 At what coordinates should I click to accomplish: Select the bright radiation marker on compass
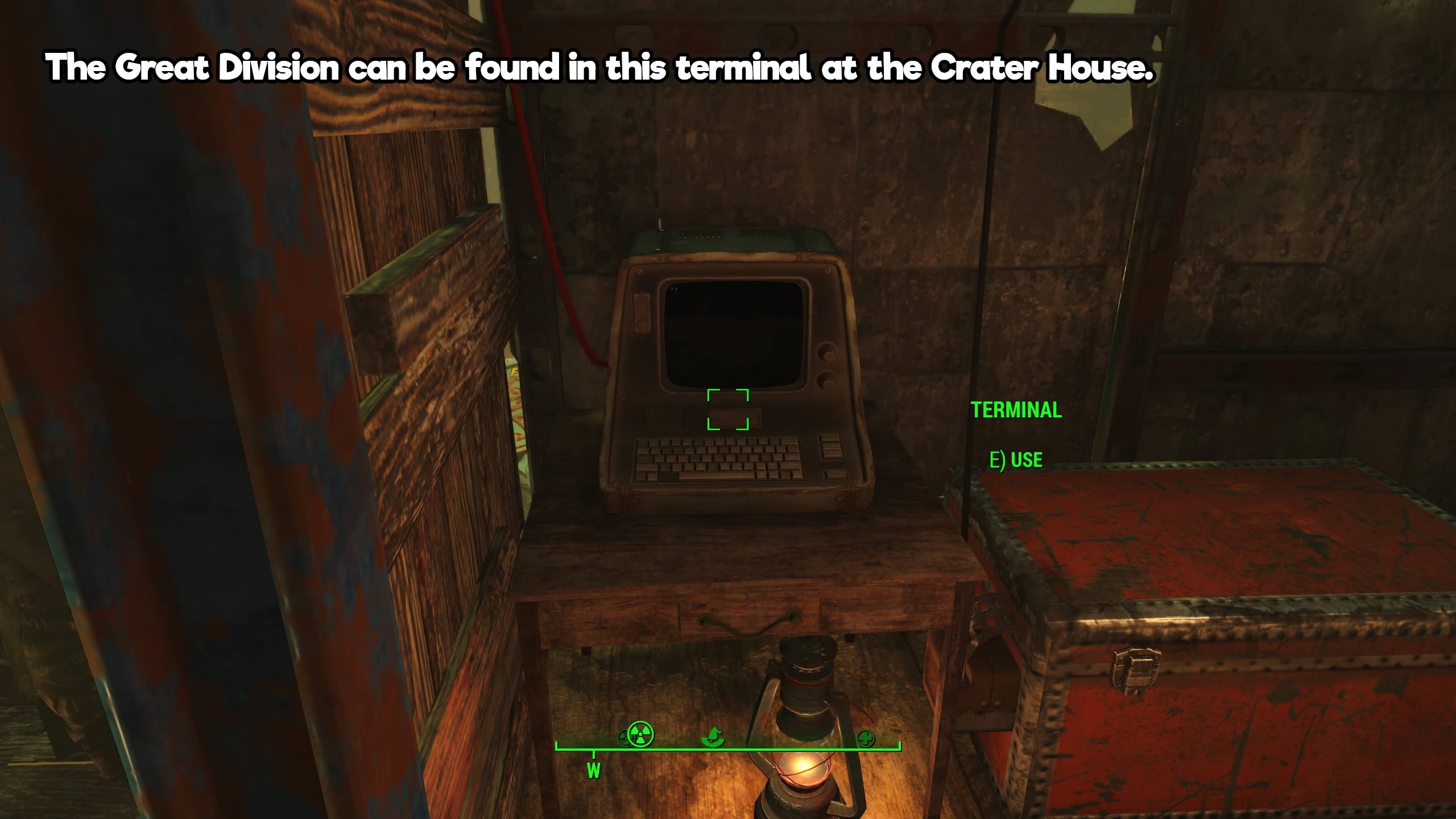642,734
